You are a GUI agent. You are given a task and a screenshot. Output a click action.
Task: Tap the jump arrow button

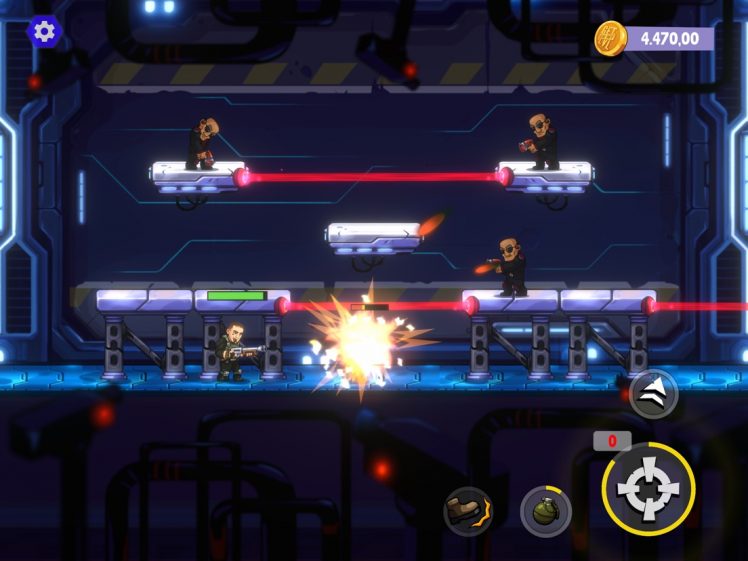click(654, 394)
